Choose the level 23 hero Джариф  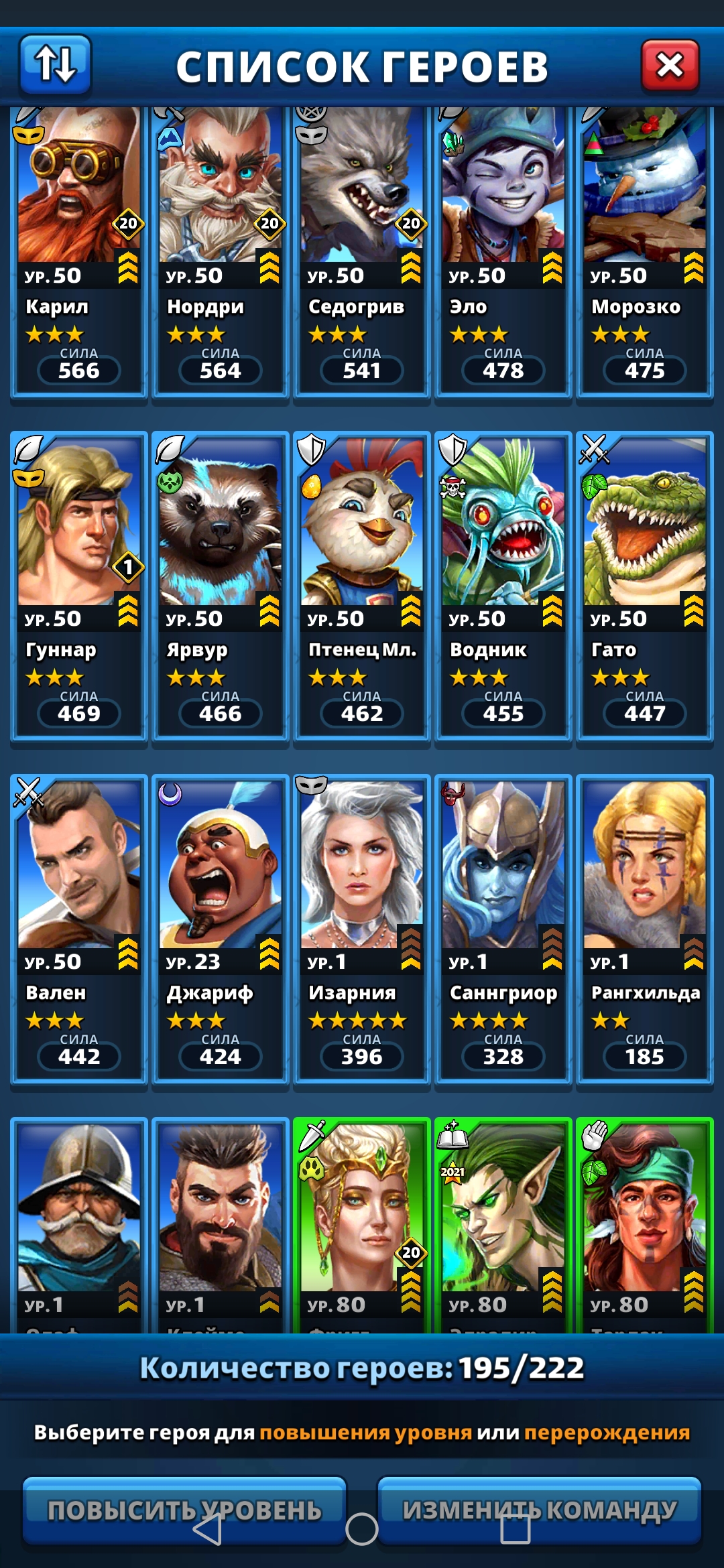(x=220, y=928)
